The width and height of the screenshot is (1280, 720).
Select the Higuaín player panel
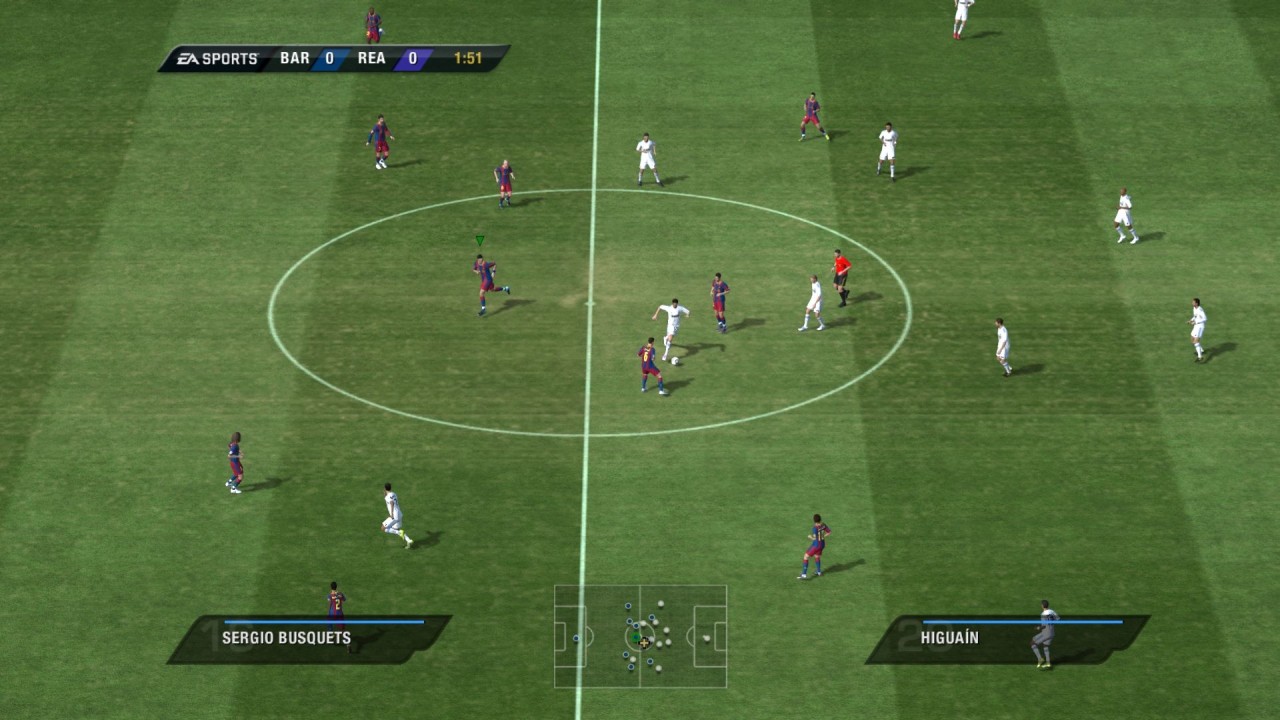pos(1006,639)
